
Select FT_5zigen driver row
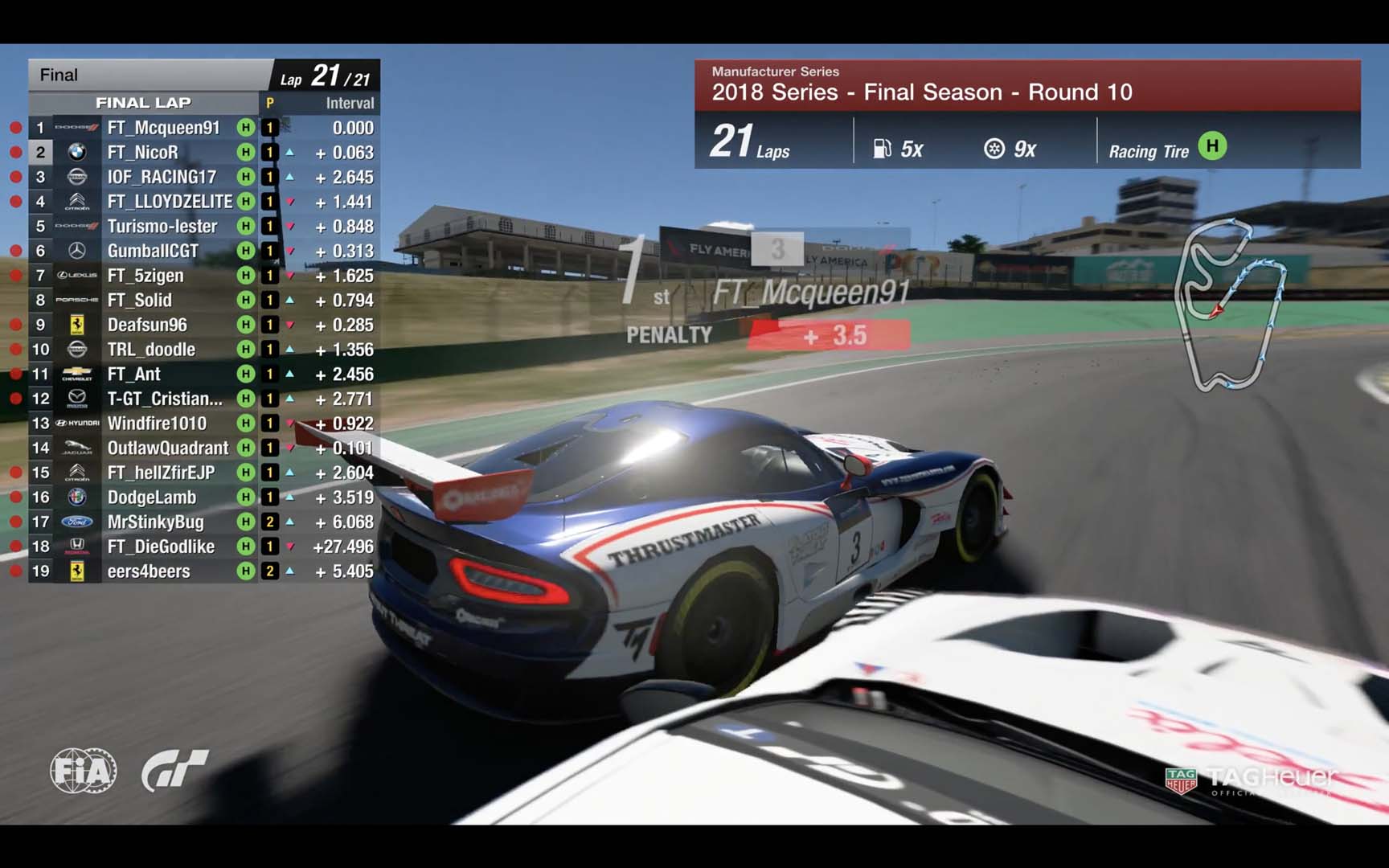click(145, 276)
